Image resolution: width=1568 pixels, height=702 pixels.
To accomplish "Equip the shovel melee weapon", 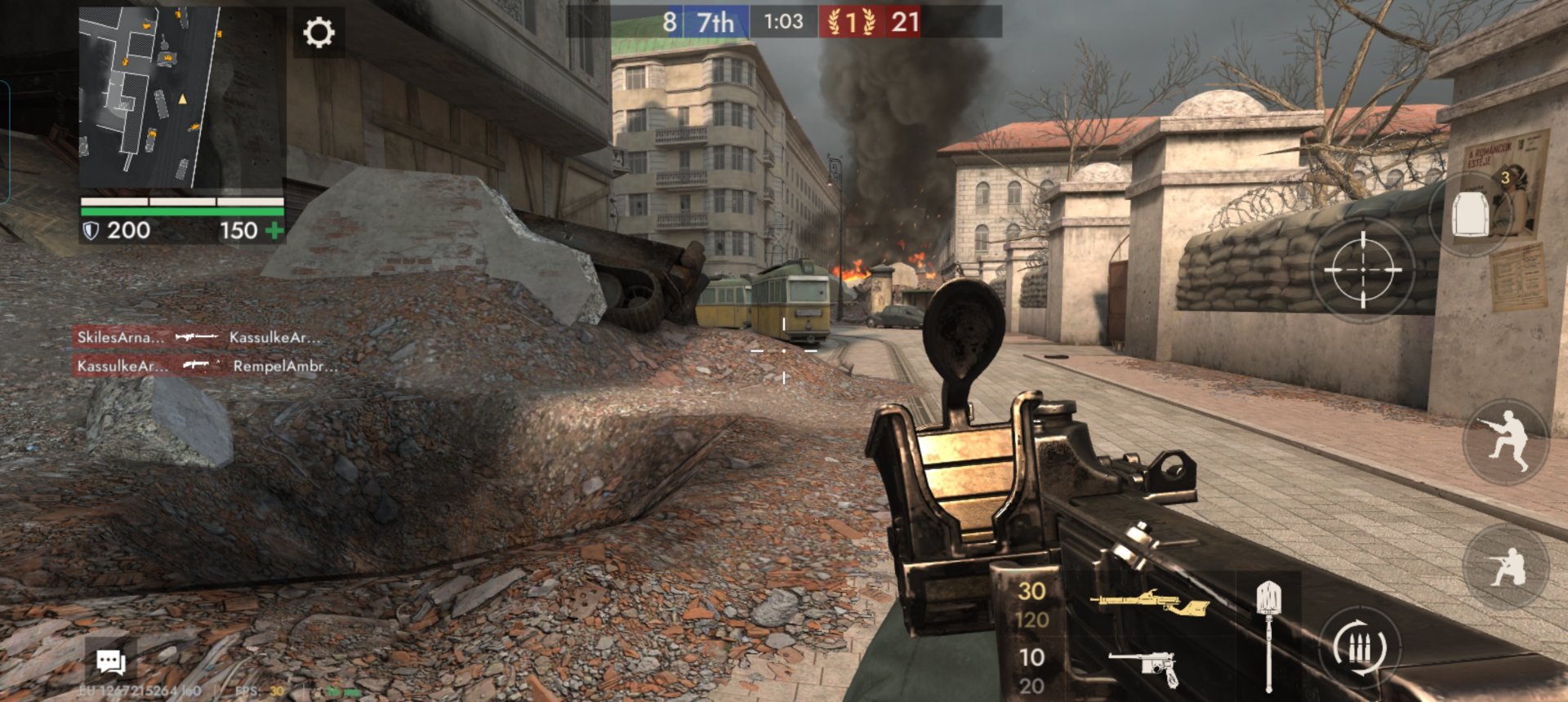I will tap(1268, 633).
